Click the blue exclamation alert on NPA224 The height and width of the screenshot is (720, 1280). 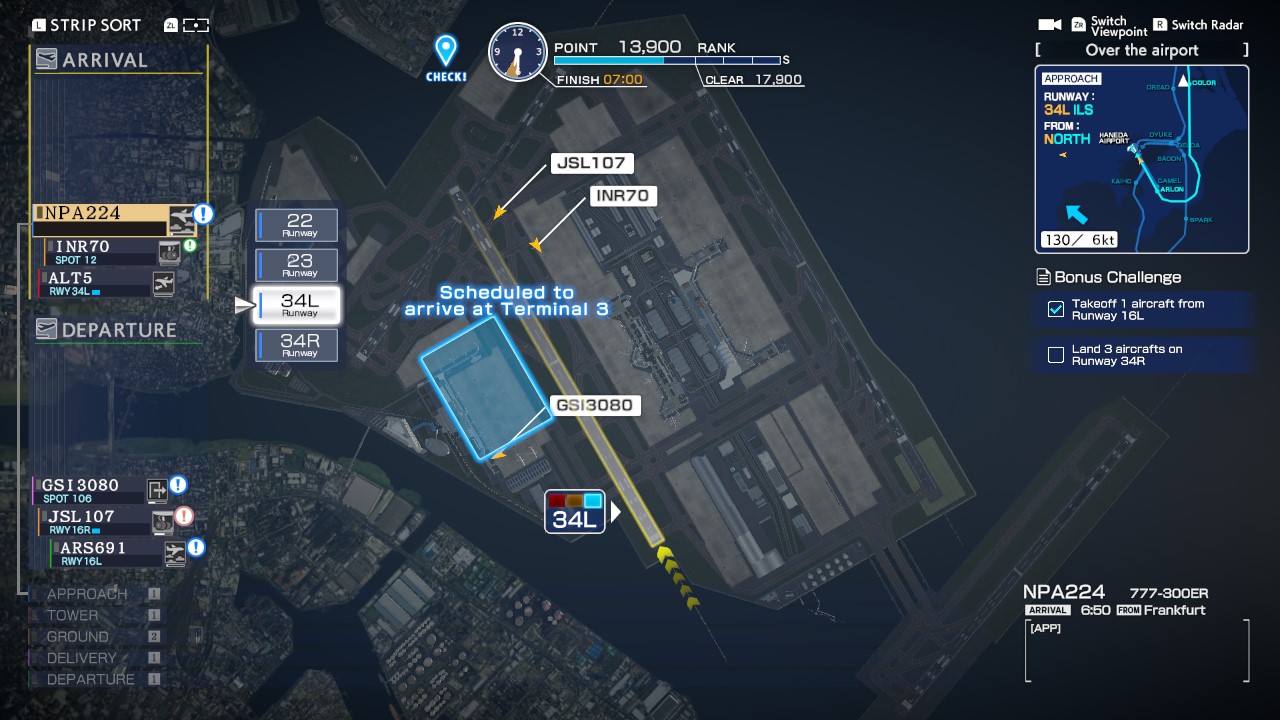click(204, 213)
